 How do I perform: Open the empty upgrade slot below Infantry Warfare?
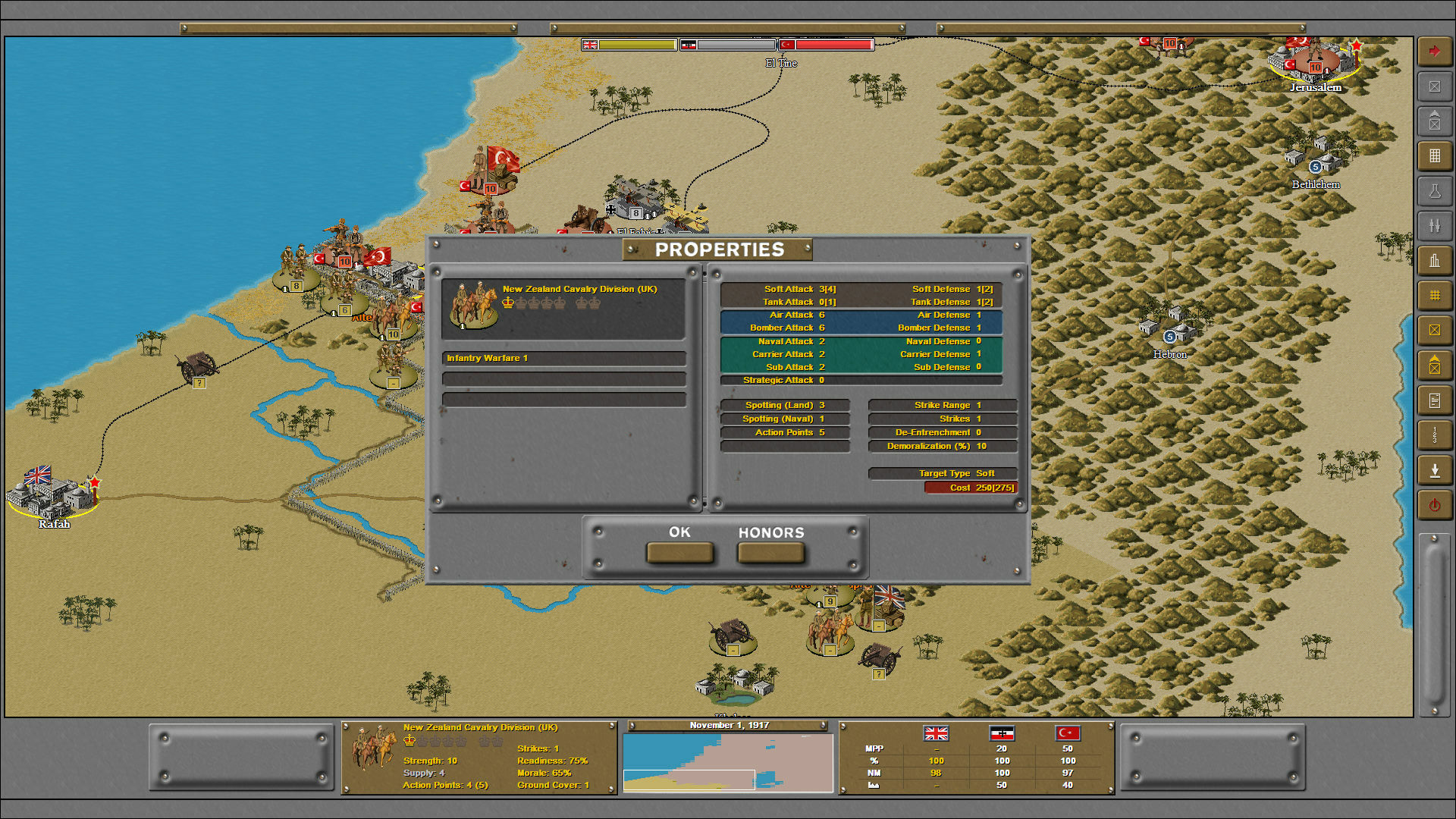[x=564, y=378]
